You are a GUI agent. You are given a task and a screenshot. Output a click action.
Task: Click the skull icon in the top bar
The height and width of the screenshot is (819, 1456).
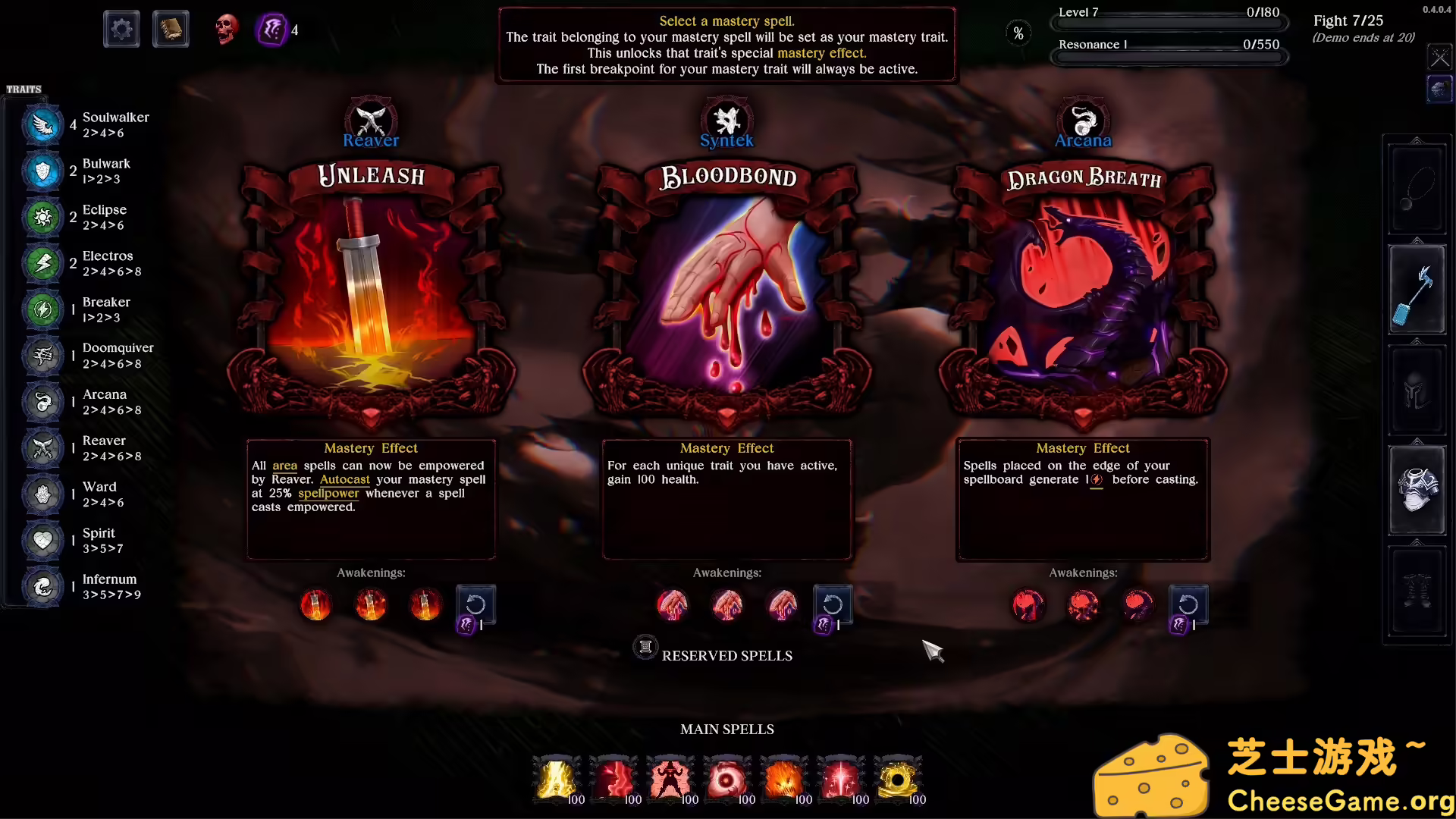point(225,29)
